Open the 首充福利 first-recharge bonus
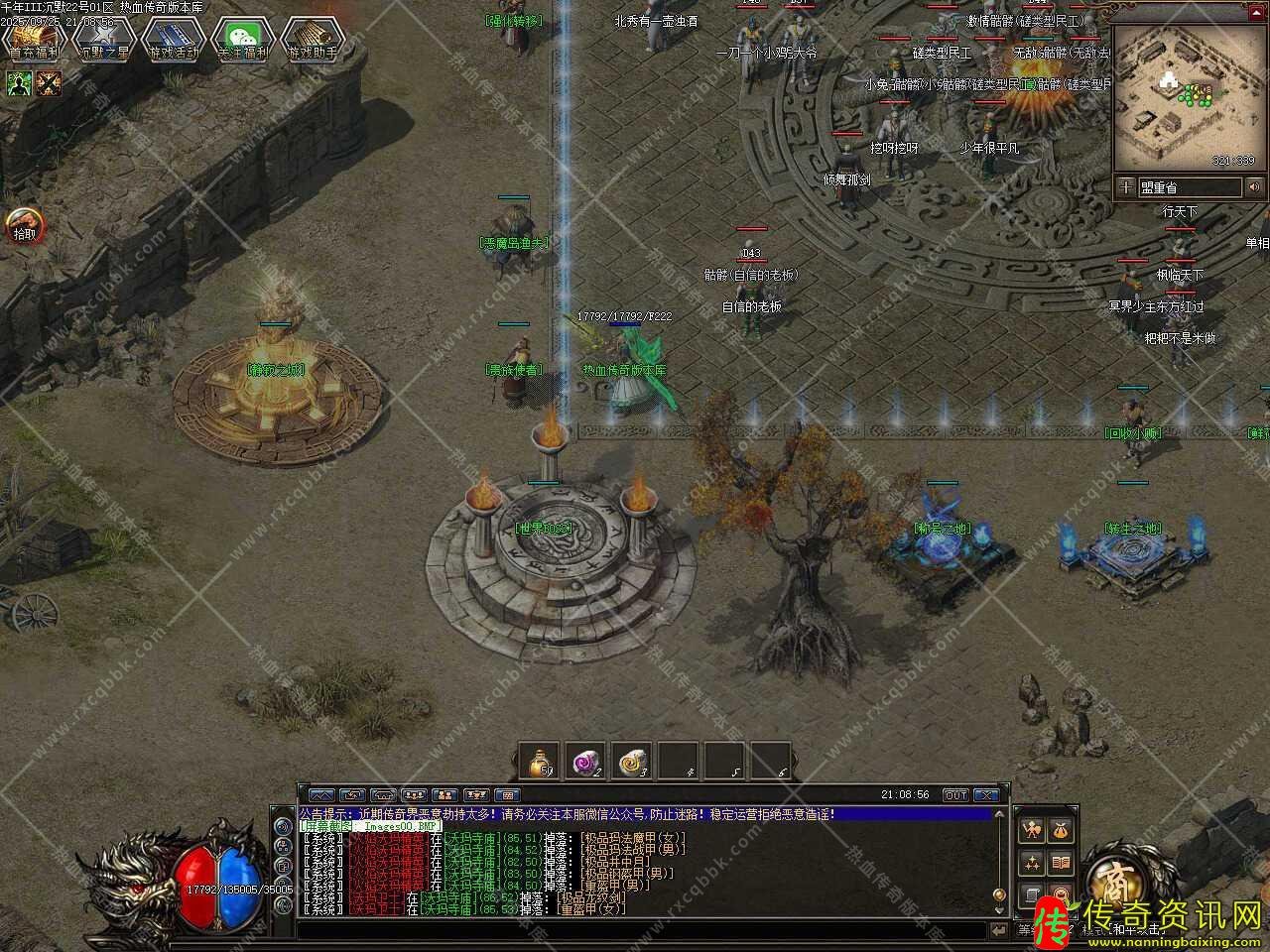 click(x=34, y=40)
